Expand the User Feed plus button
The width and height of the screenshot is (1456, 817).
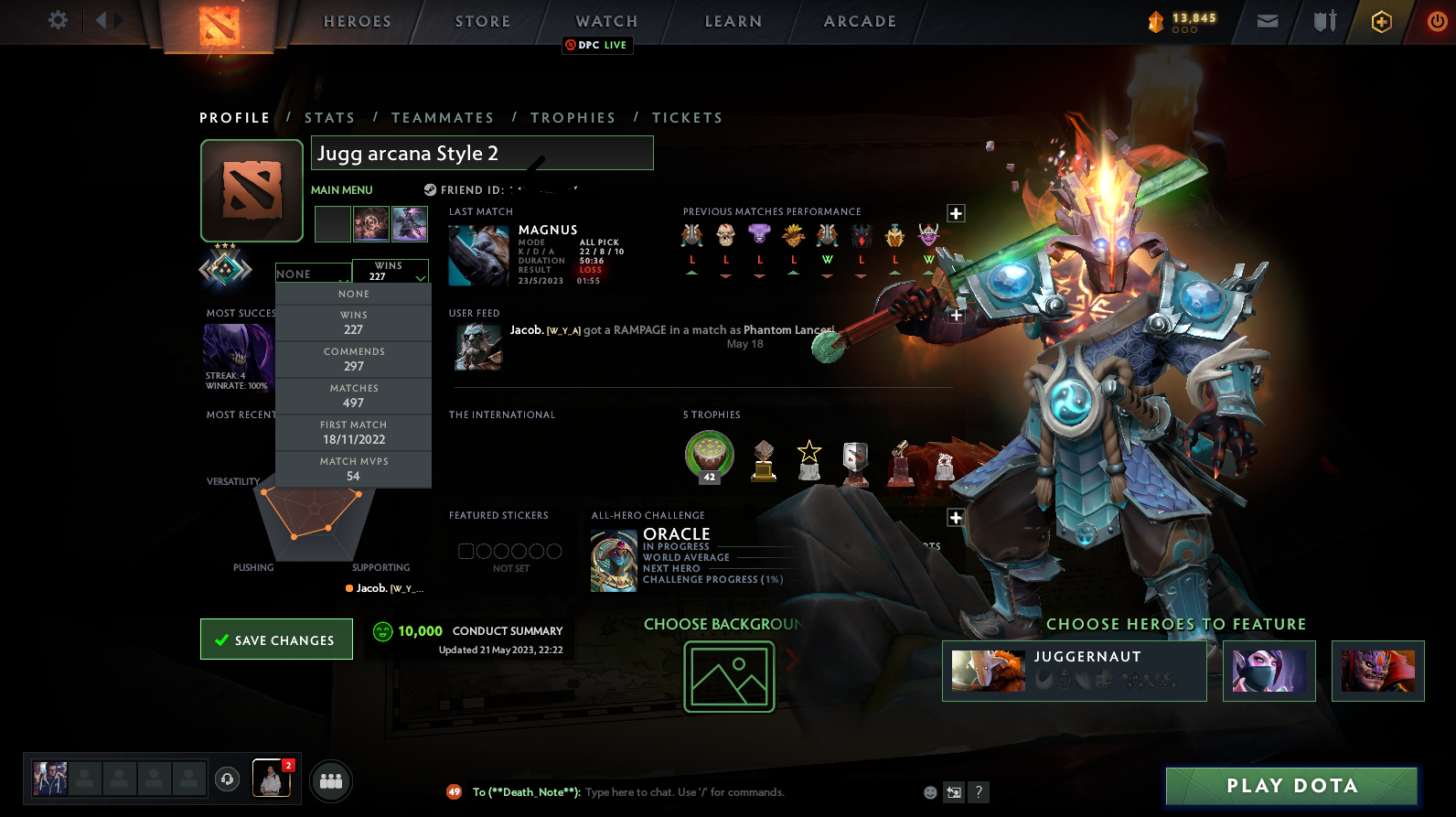[x=955, y=314]
